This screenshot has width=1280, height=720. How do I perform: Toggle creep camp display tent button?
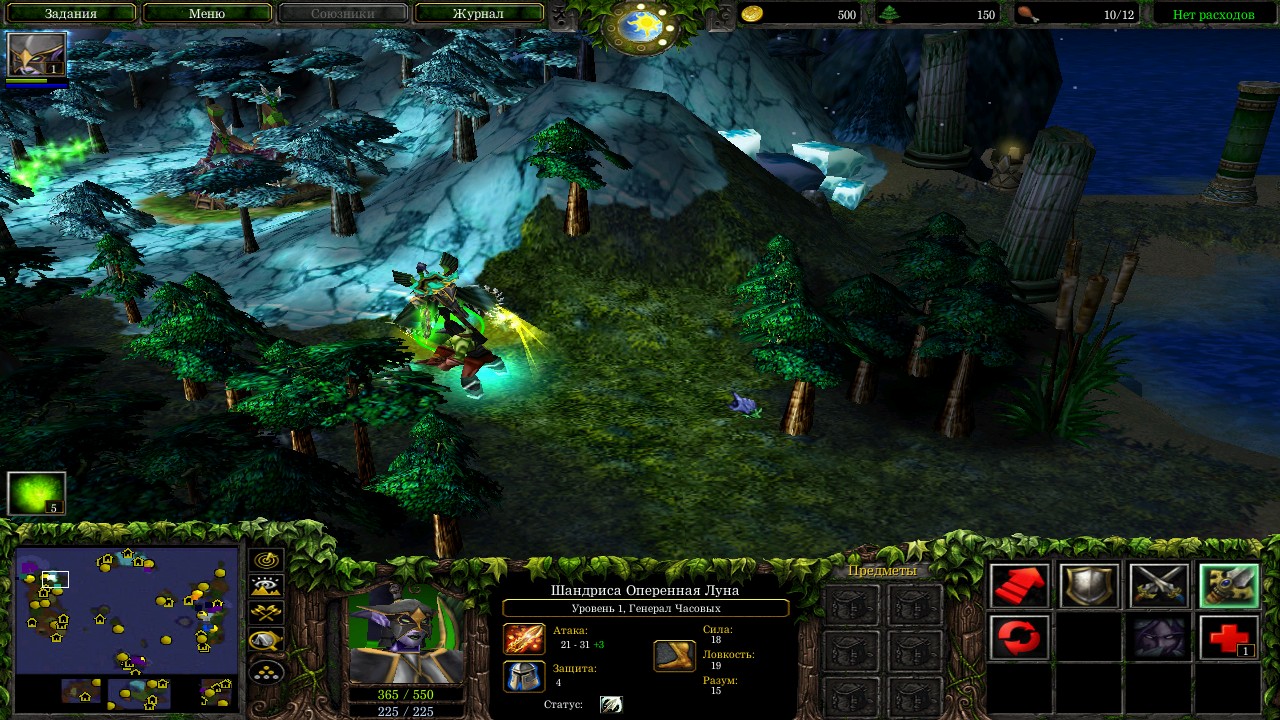[x=267, y=640]
